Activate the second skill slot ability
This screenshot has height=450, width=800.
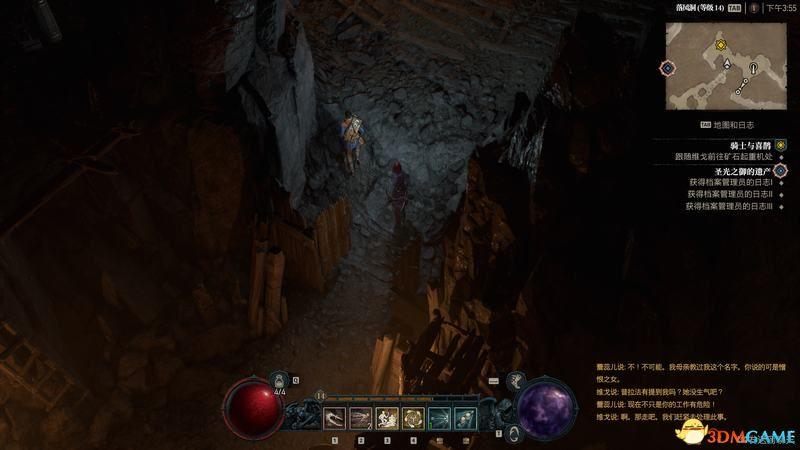coord(360,419)
